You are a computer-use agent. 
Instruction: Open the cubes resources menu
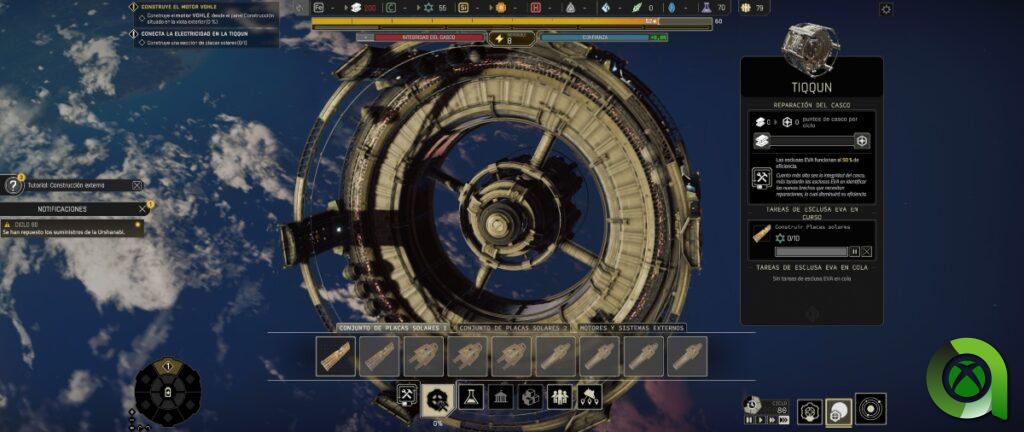(x=530, y=396)
